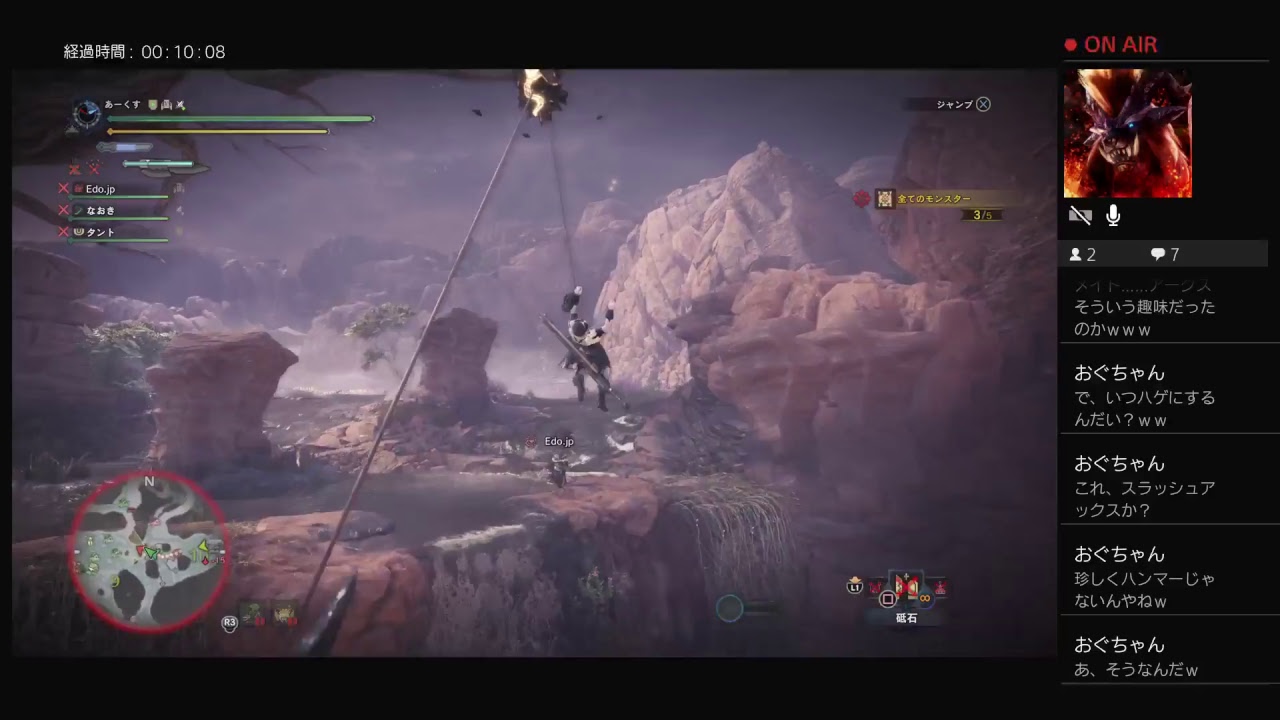1280x720 pixels.
Task: Click the タント teammate entry
Action: point(98,231)
